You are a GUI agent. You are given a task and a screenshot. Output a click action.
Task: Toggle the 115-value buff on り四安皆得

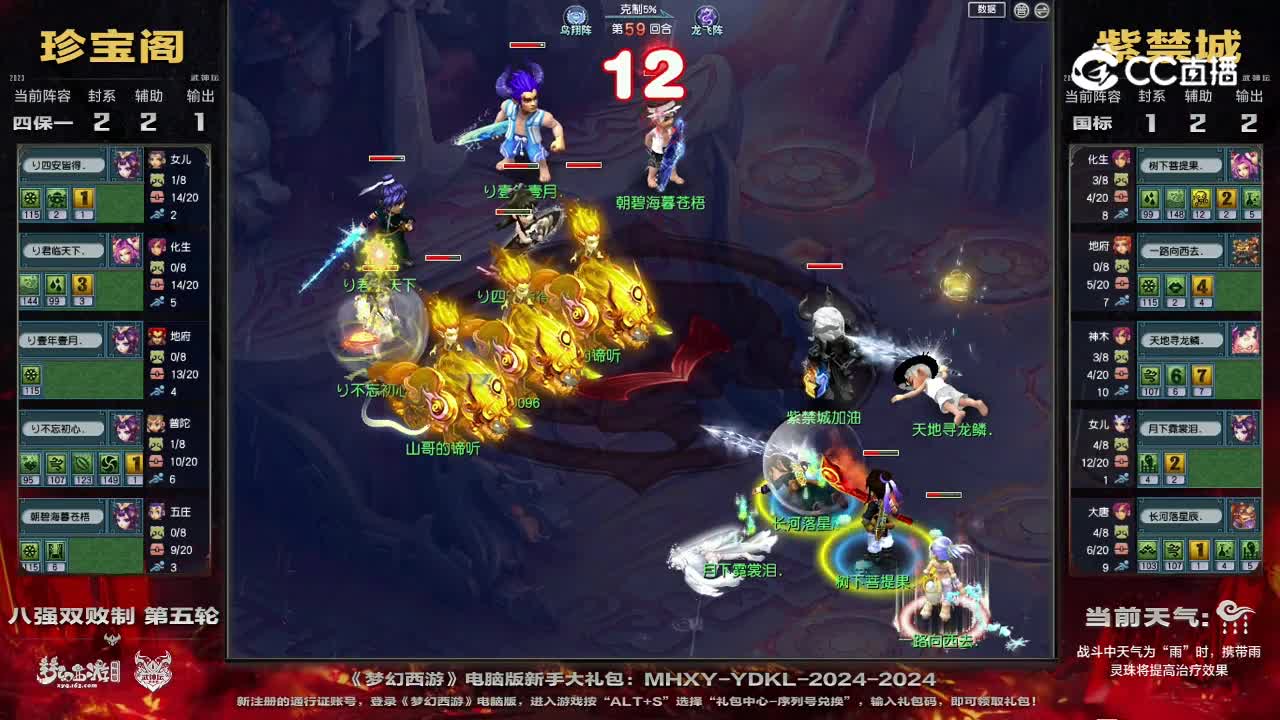pyautogui.click(x=30, y=198)
